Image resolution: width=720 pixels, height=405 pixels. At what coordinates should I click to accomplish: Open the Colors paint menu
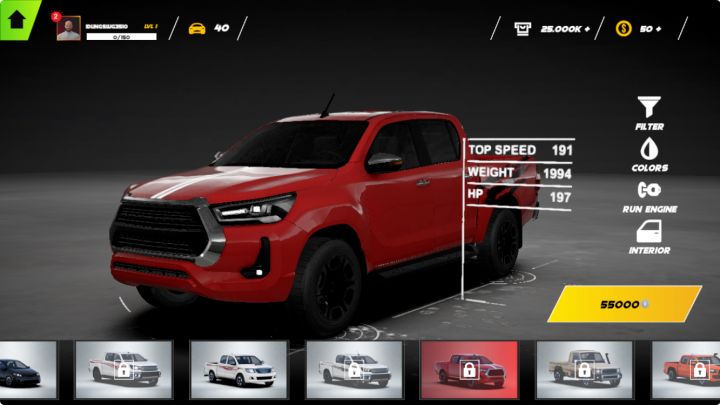(649, 153)
